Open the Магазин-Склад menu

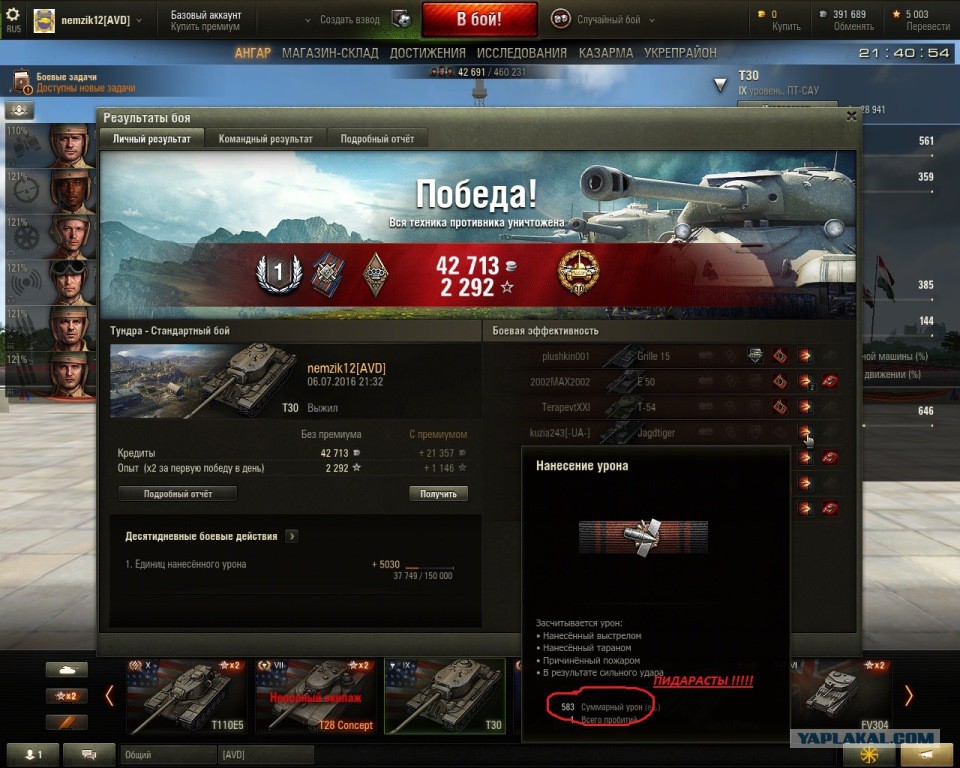[x=331, y=53]
